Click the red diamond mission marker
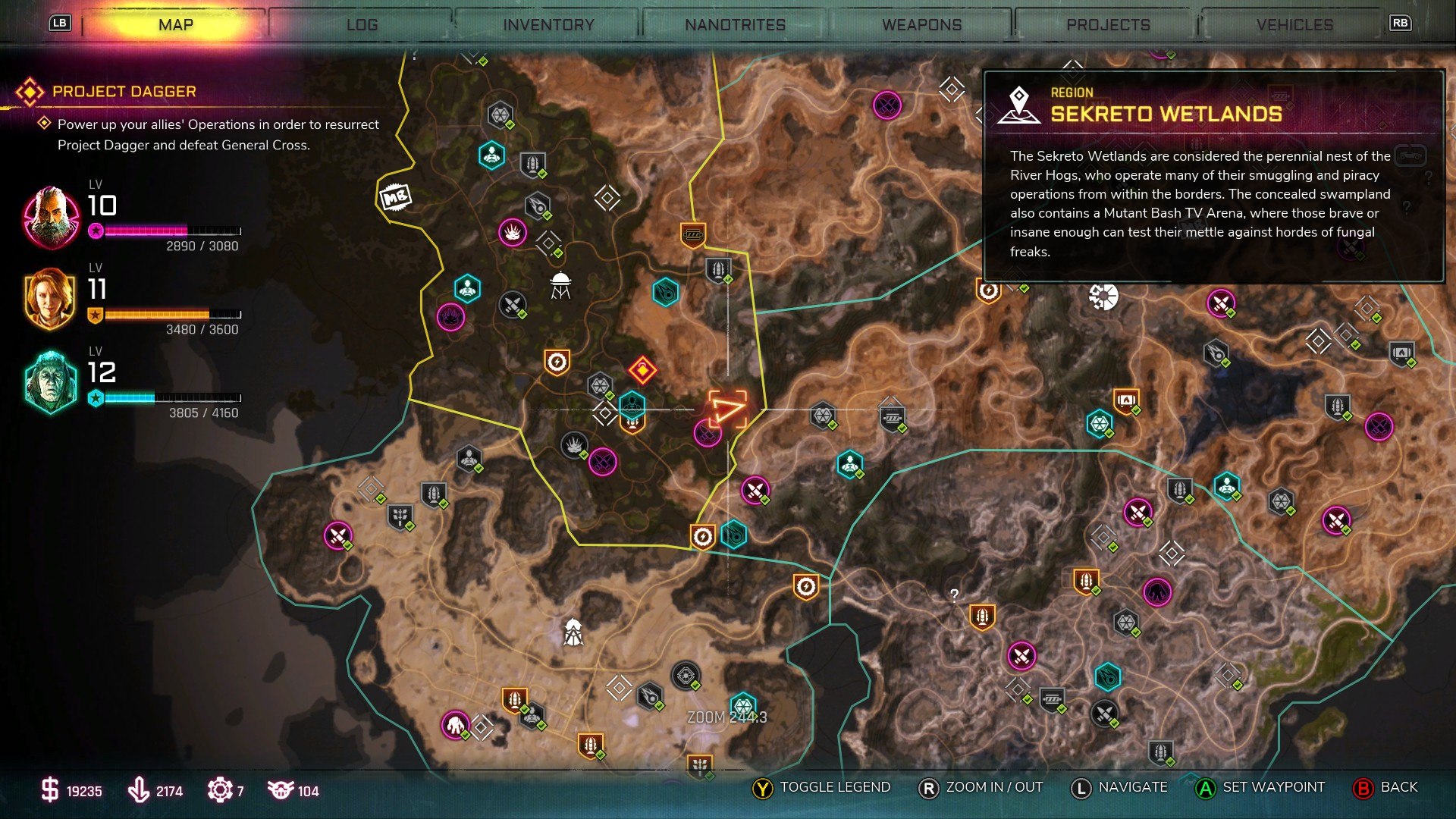 (642, 370)
